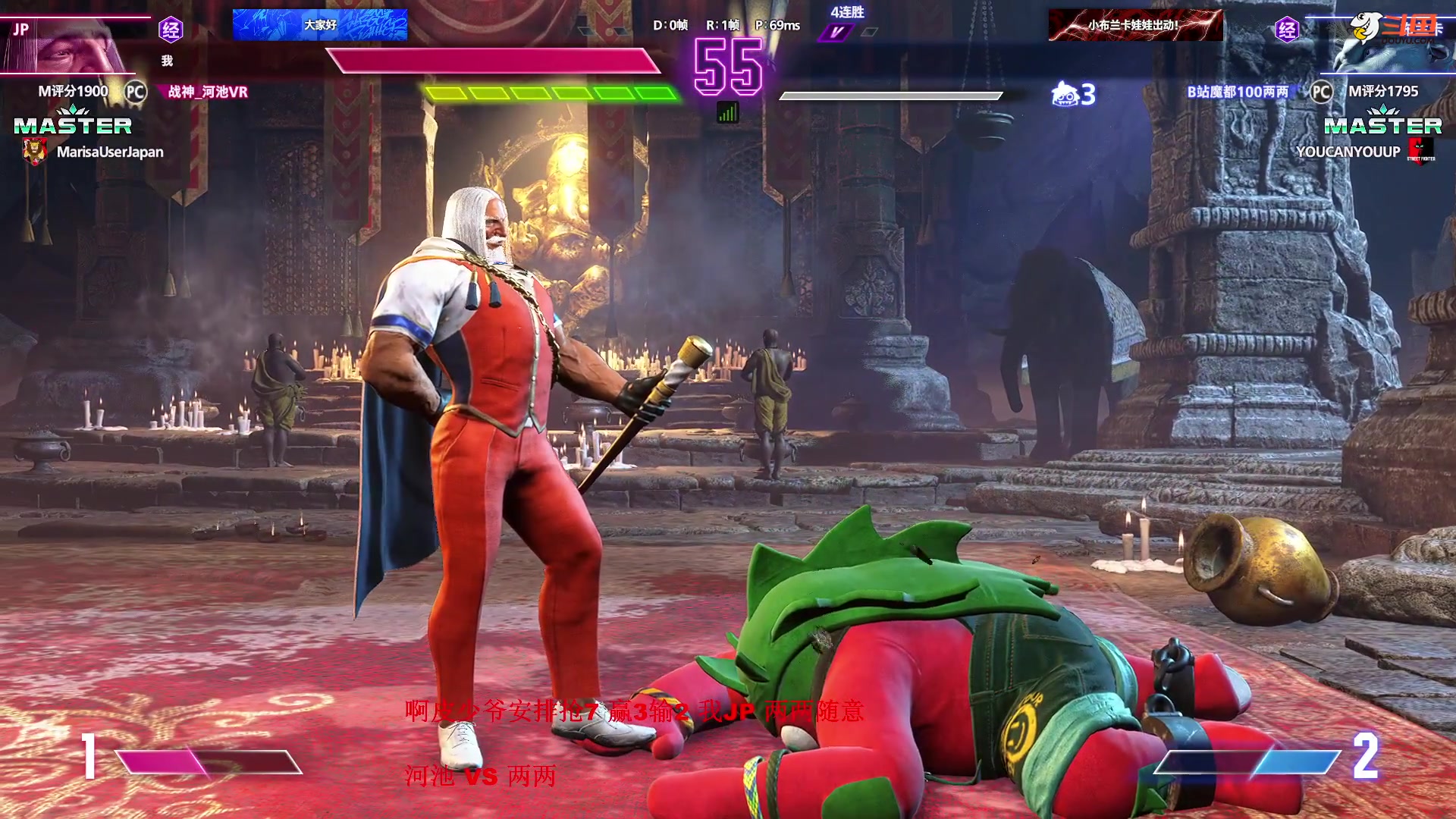Open the Douyu stream logo watermark
1456x819 pixels.
tap(1394, 29)
